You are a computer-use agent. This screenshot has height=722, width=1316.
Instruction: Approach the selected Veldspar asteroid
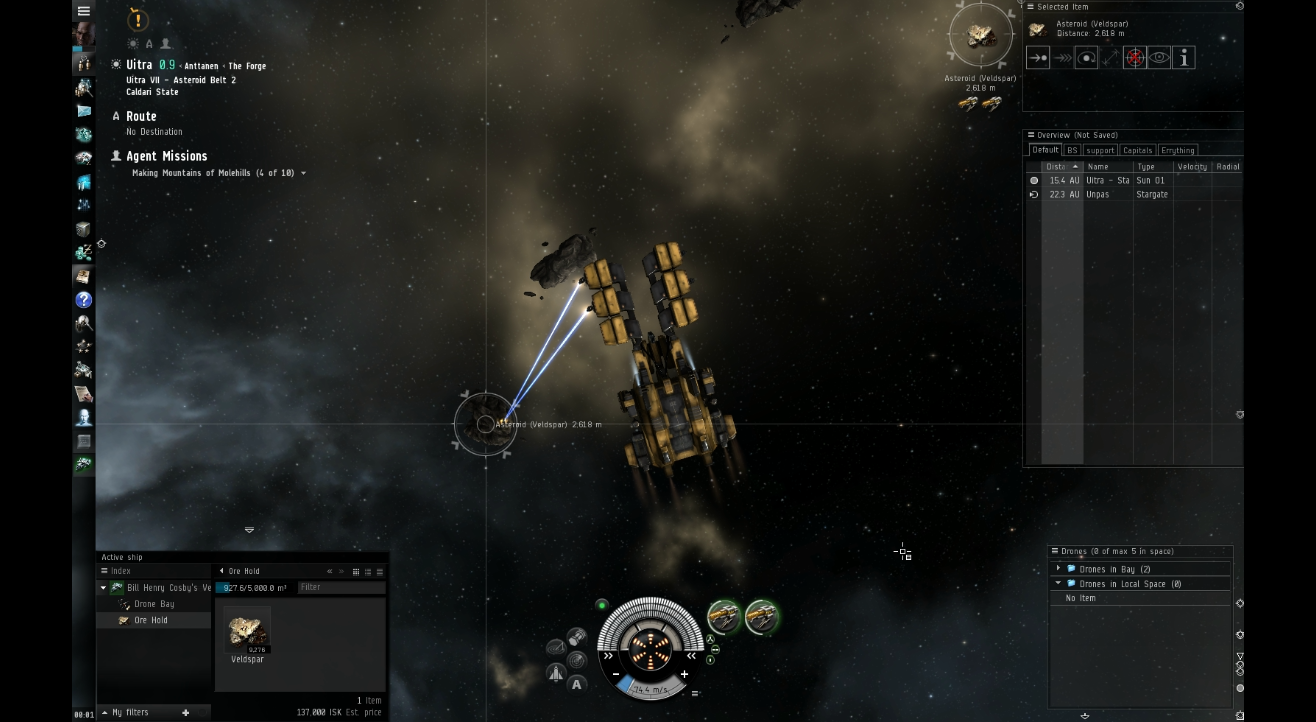(x=1038, y=57)
